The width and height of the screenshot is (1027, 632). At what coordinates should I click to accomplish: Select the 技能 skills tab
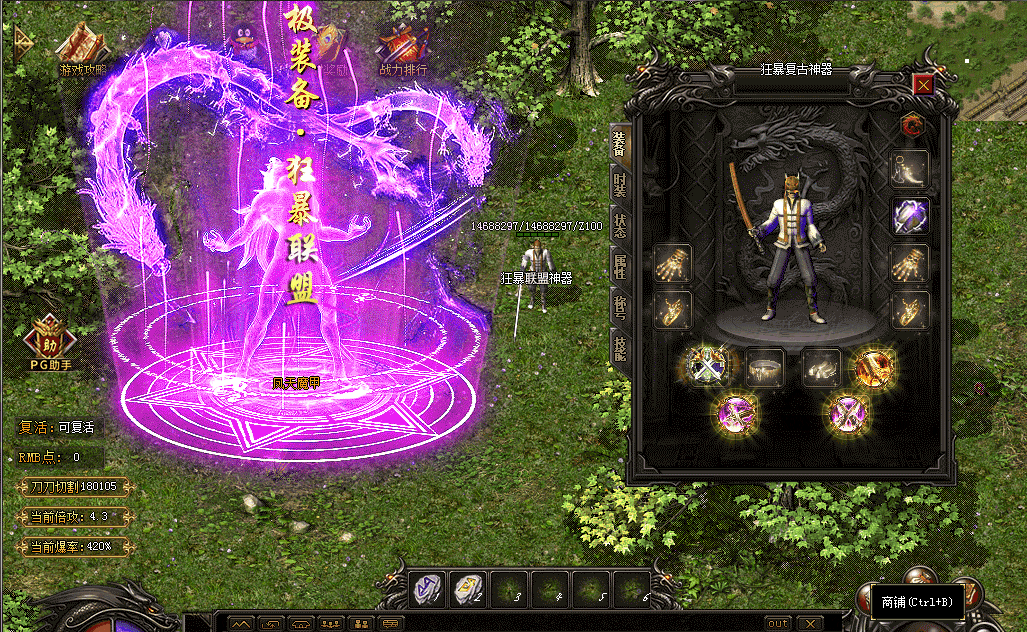click(x=620, y=346)
